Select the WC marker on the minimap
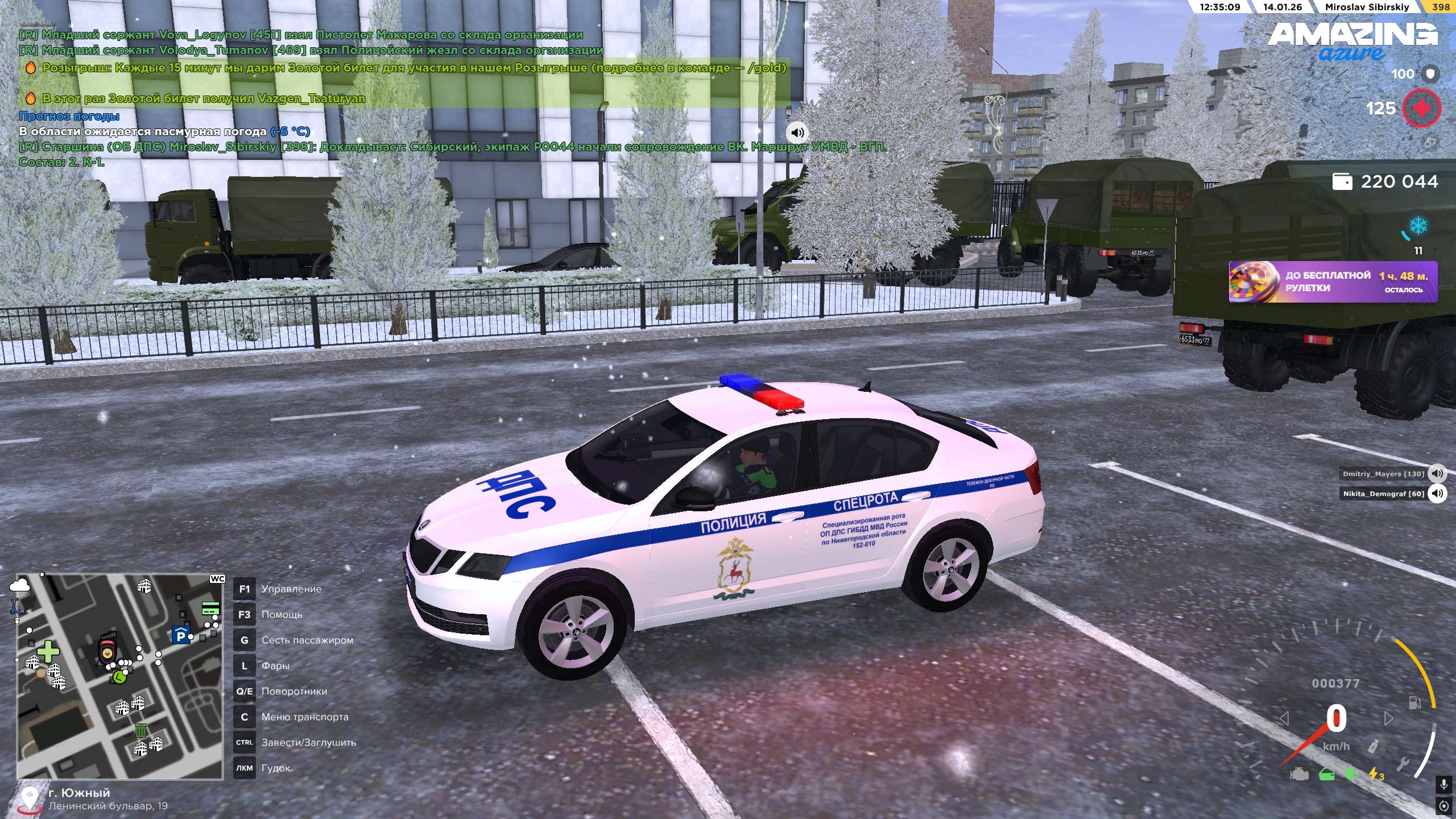The image size is (1456, 819). point(217,579)
